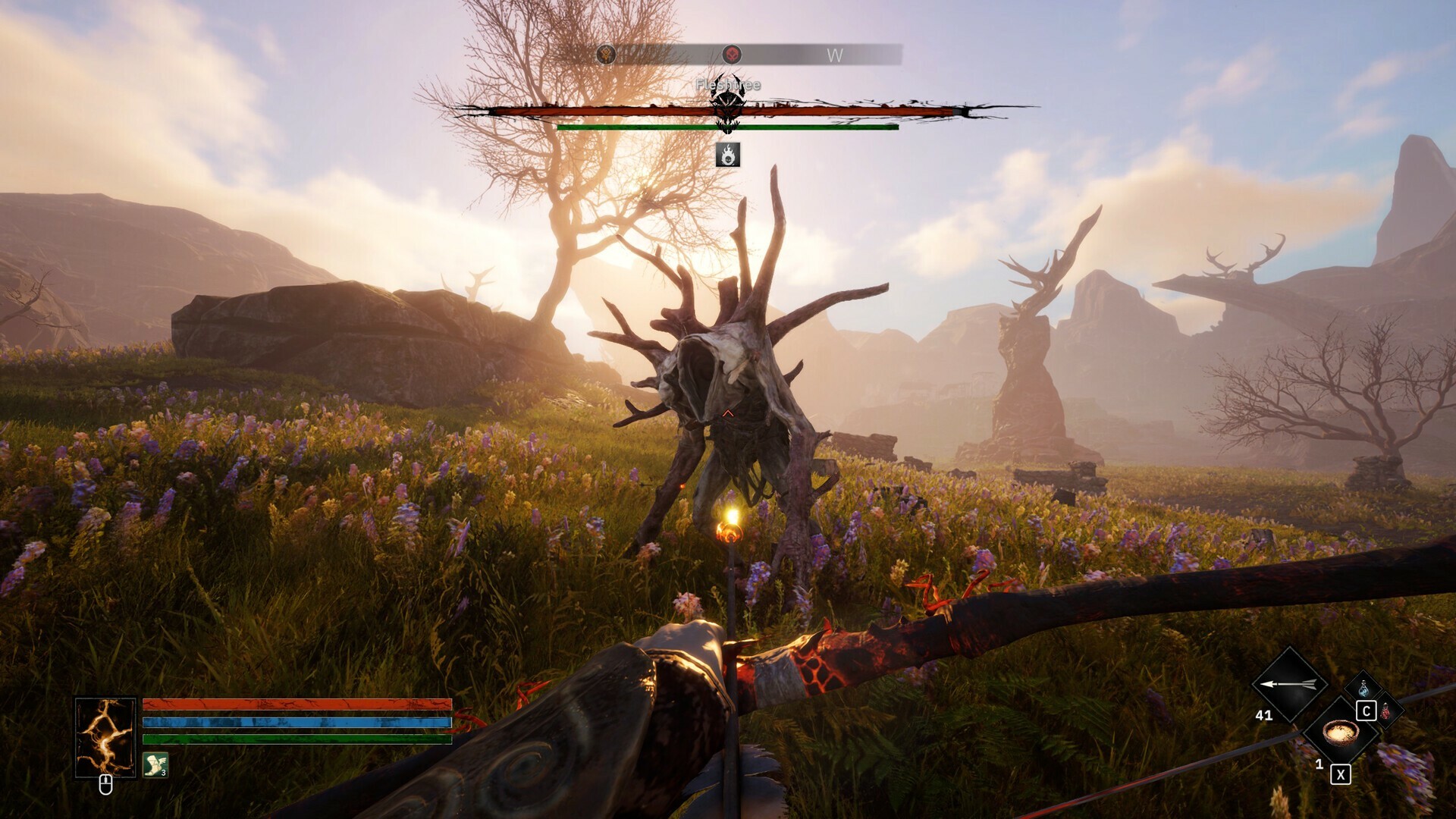Select the winged-boot speed buff icon

(155, 766)
